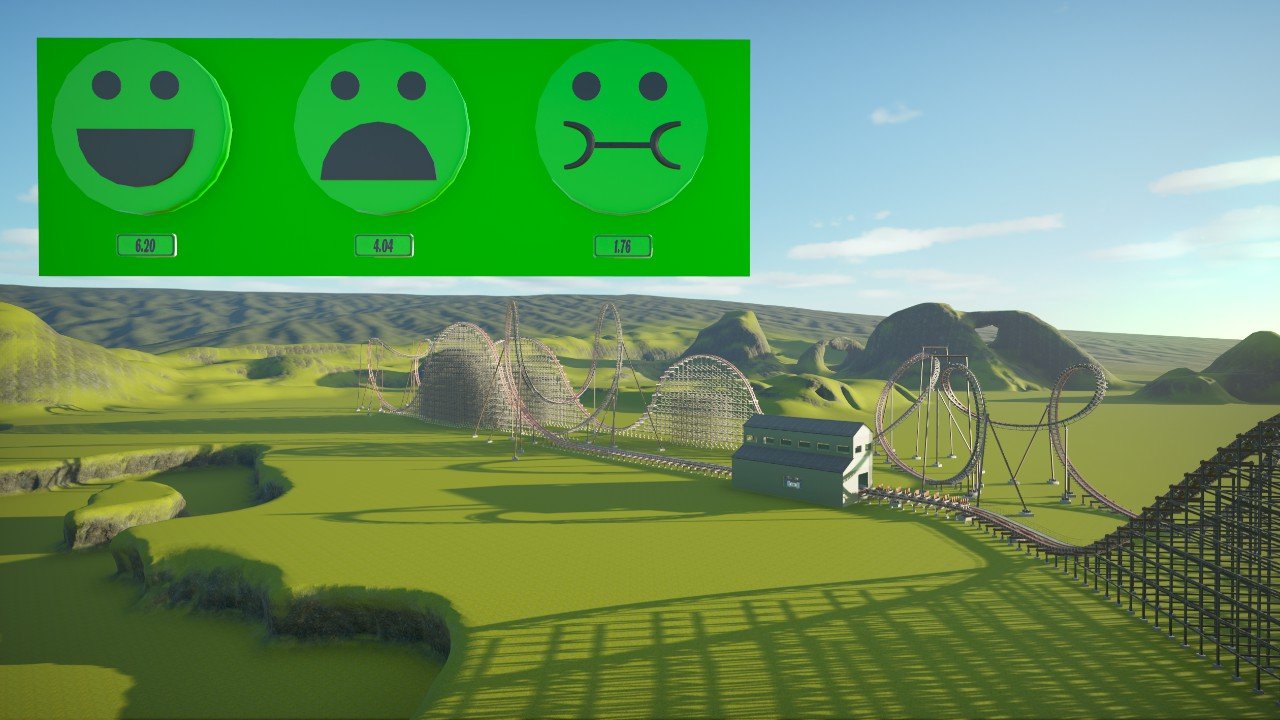
Task: Click the happy excitement face icon
Action: tap(141, 127)
